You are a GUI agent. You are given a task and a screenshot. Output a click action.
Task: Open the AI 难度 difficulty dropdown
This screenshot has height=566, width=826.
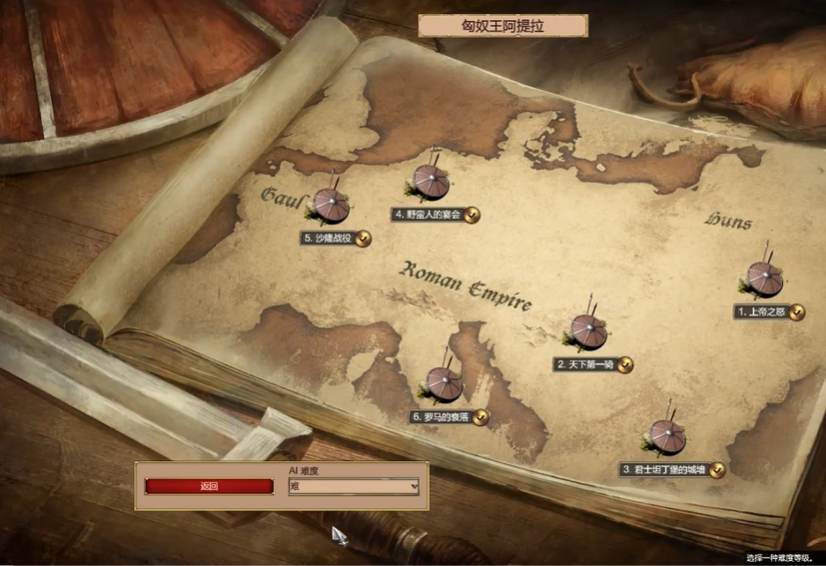coord(354,487)
